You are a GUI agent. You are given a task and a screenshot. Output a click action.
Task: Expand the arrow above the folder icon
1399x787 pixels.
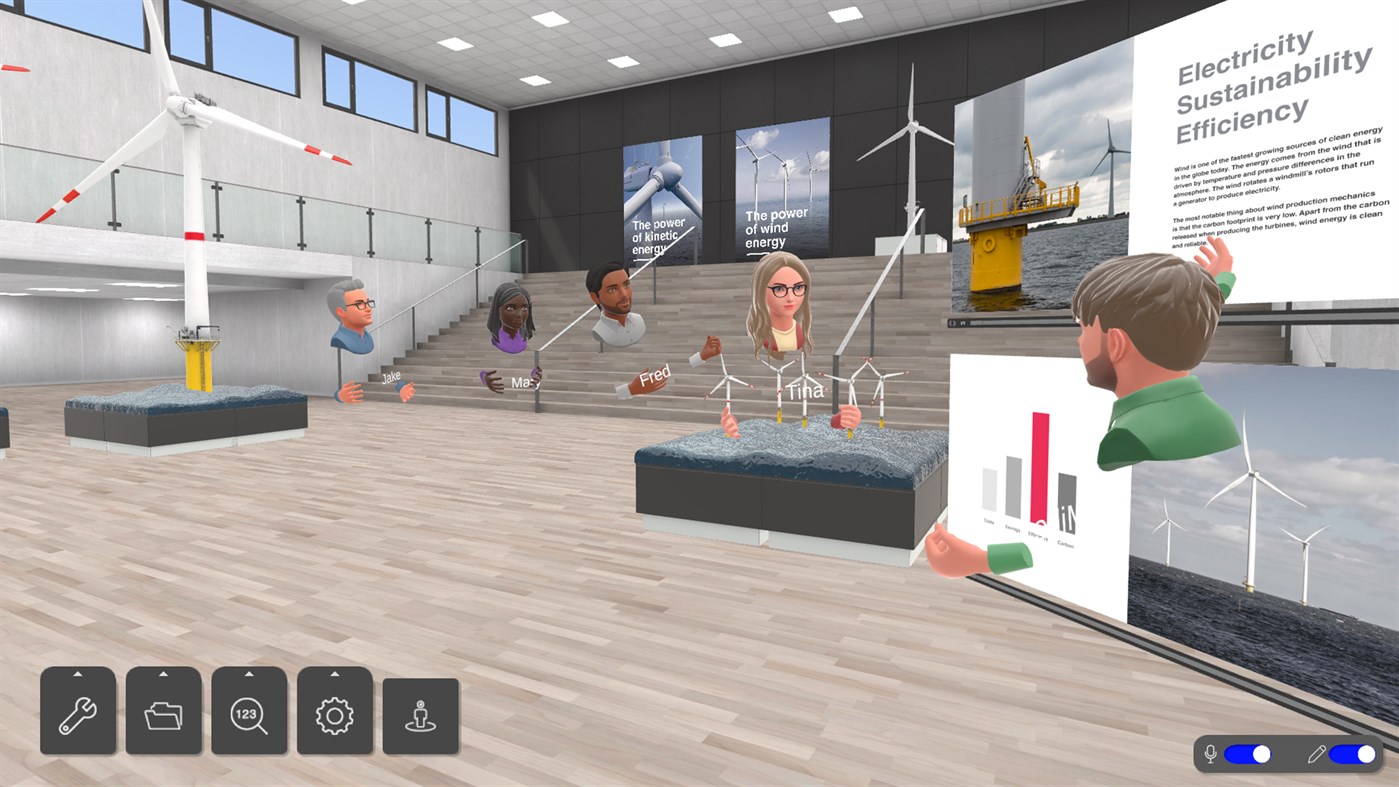(x=164, y=674)
